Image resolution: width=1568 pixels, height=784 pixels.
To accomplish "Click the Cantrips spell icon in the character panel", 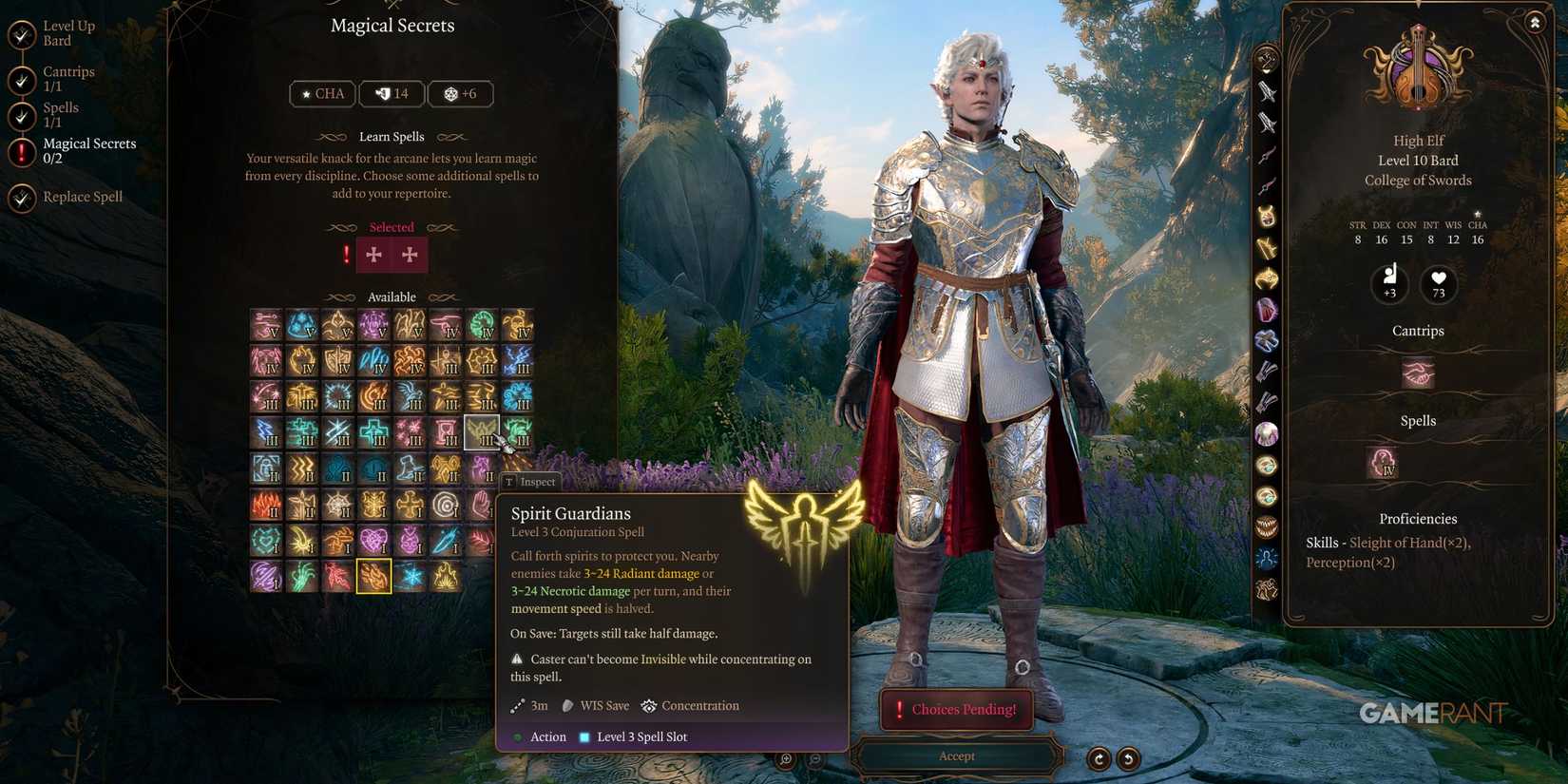I will pos(1418,373).
